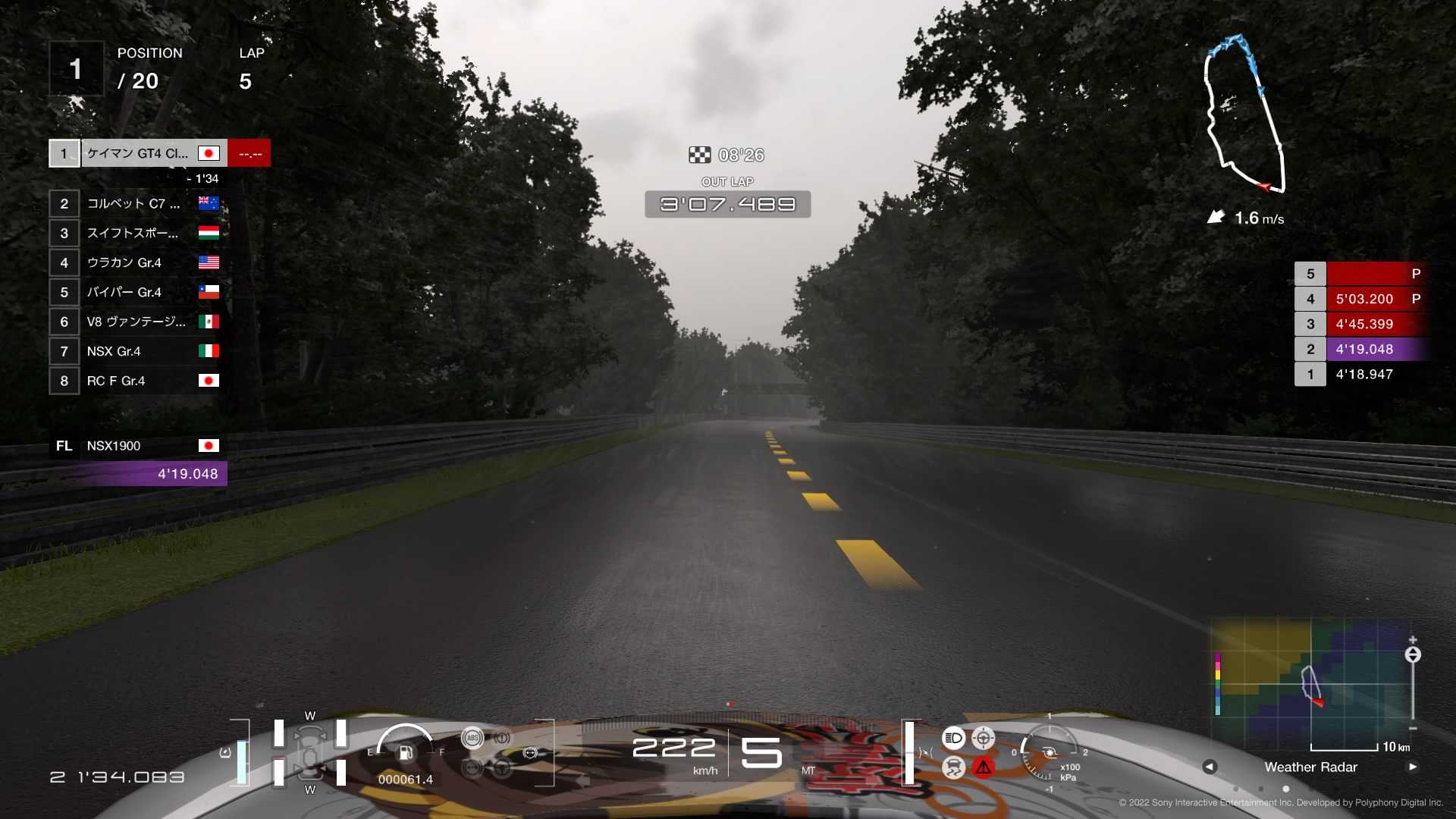Click the checkered flag icon beside the race timer
Screen dimensions: 1456x819
coord(700,155)
